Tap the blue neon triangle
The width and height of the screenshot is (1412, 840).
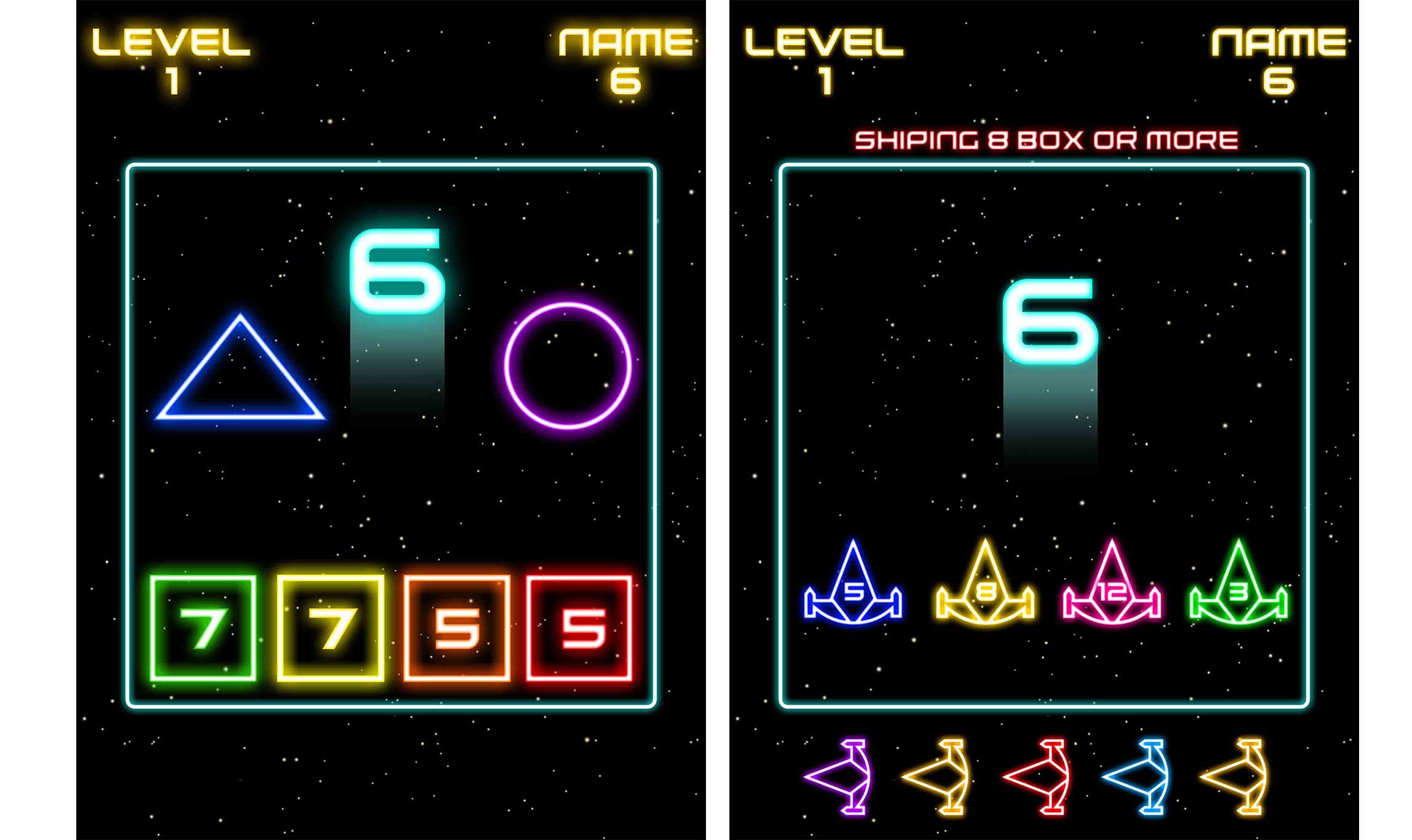tap(240, 376)
